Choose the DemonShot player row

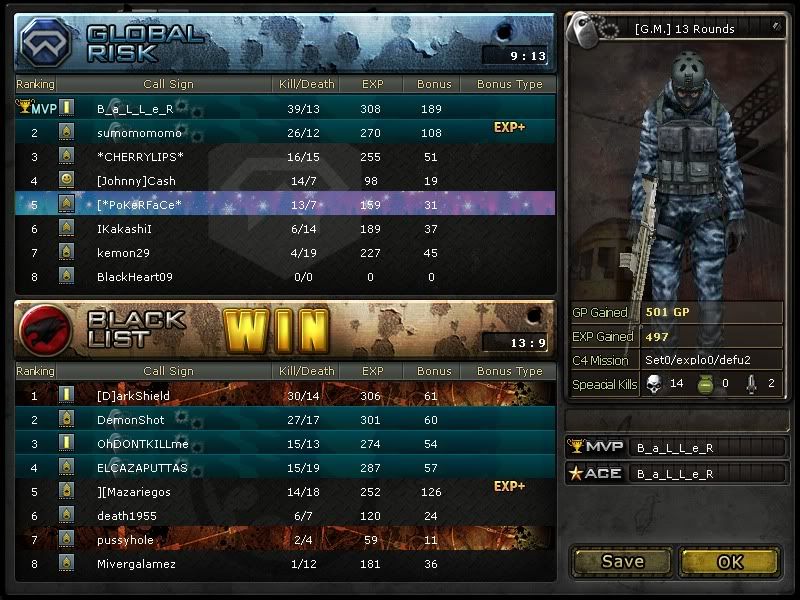point(284,420)
